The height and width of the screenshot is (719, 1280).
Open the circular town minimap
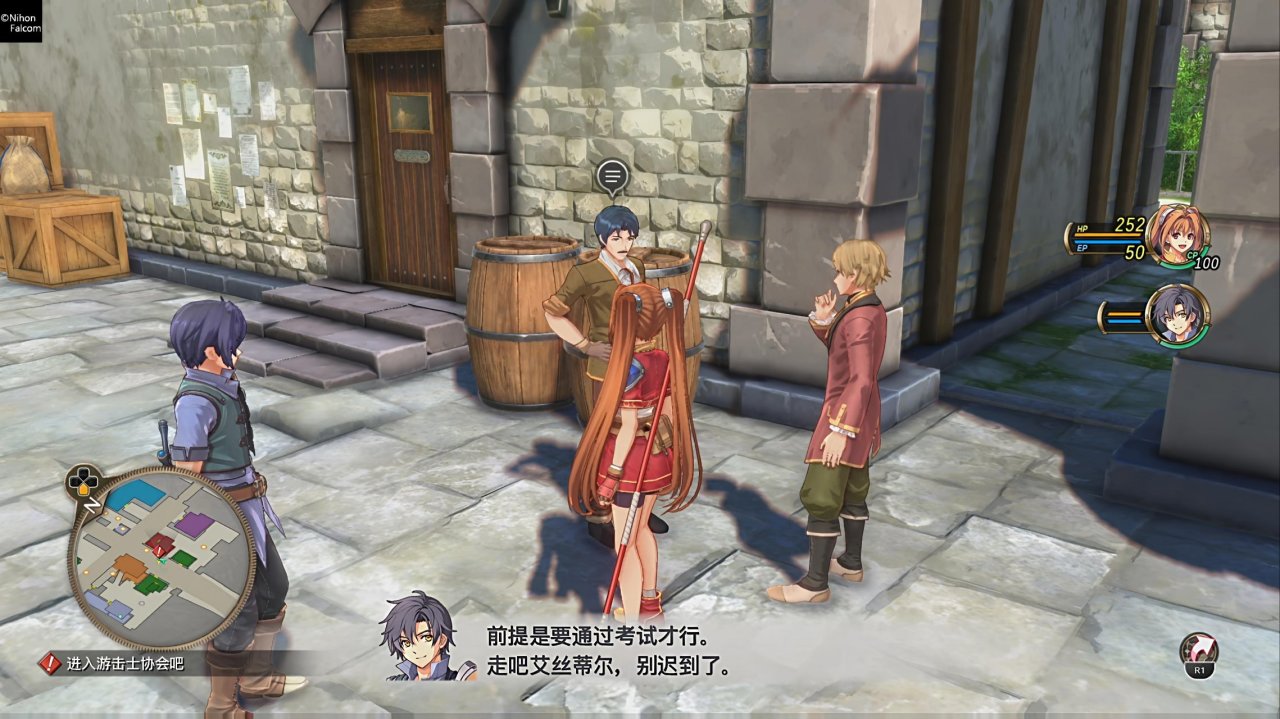point(160,560)
